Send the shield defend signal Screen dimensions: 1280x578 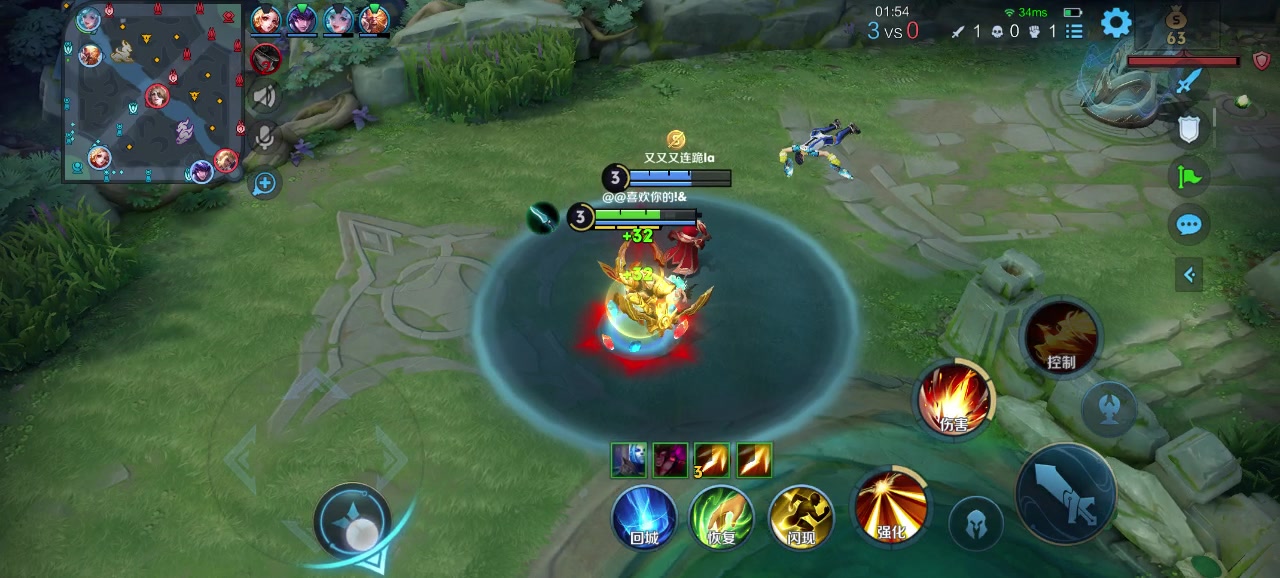click(x=1188, y=129)
